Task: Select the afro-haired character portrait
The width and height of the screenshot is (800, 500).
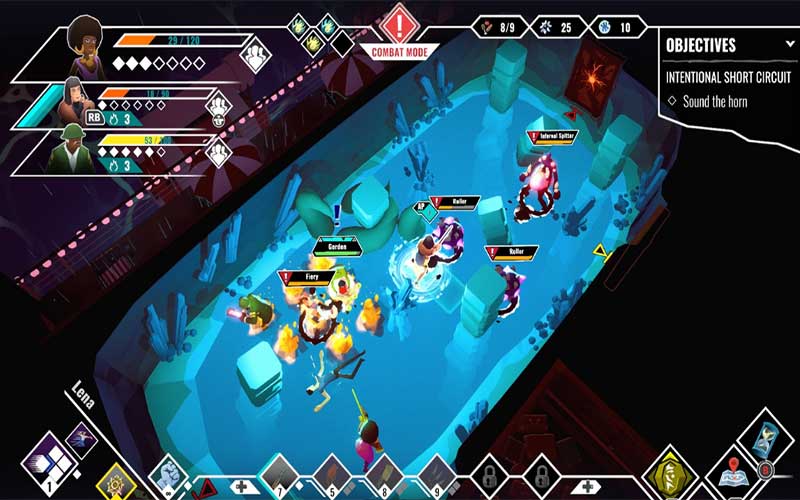Action: 84,50
